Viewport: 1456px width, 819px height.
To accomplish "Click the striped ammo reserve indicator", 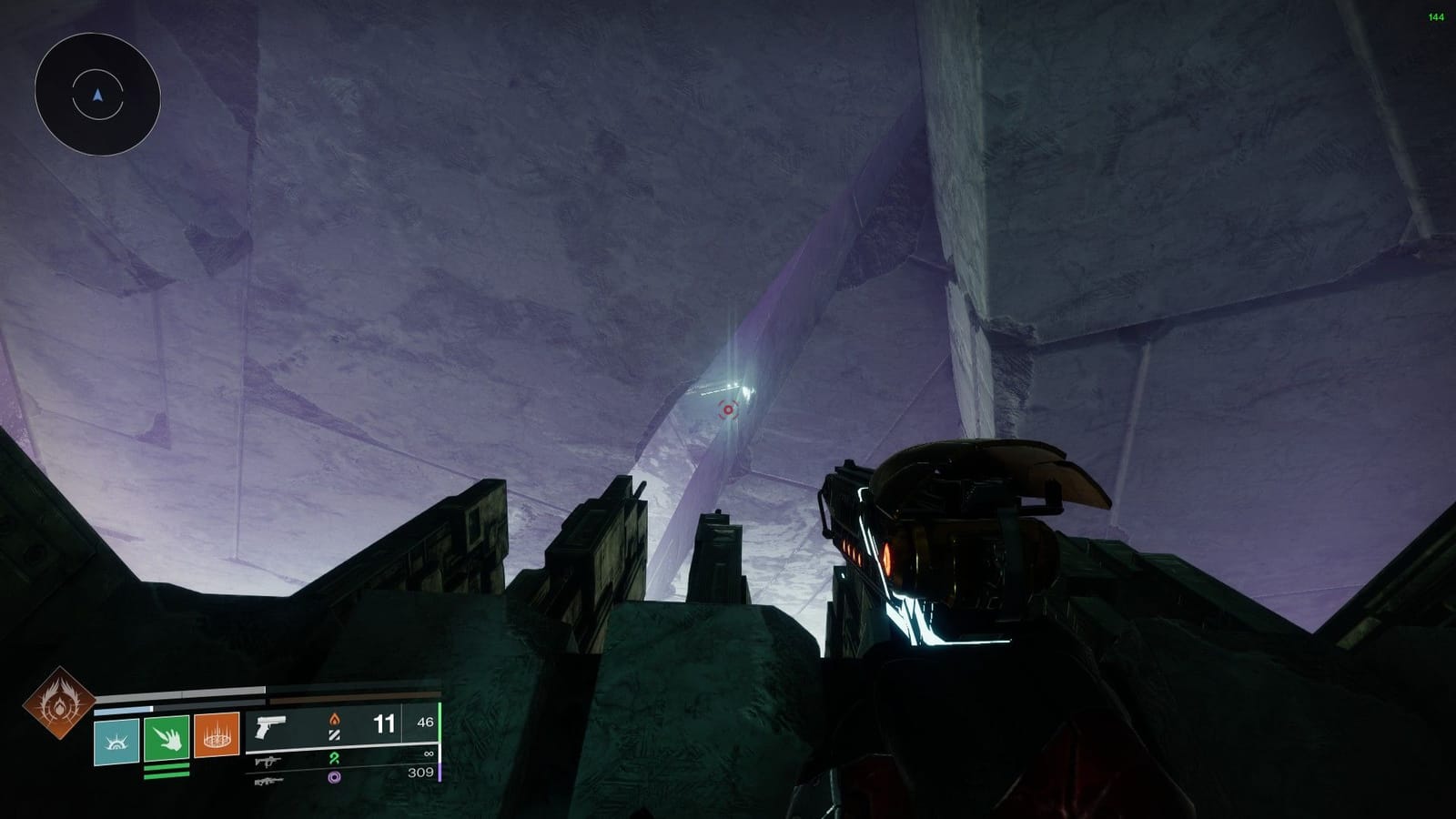I will pyautogui.click(x=335, y=736).
